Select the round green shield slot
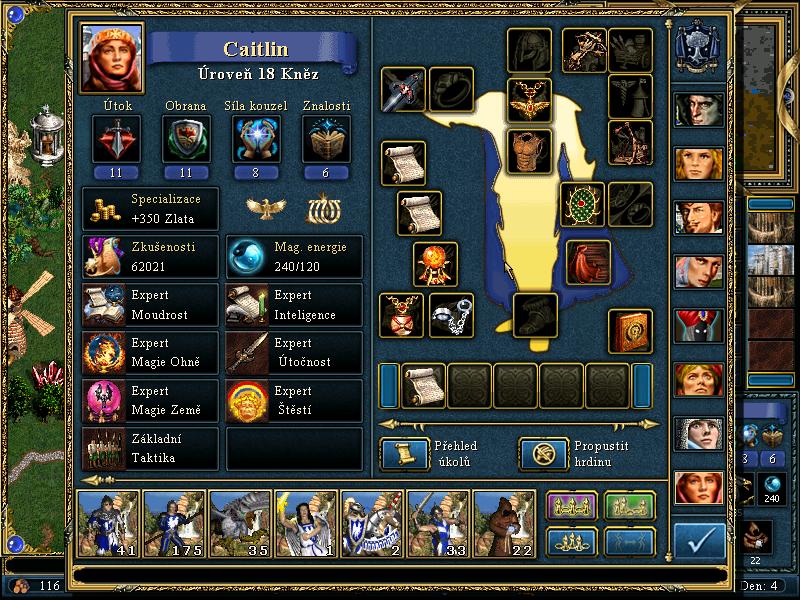 582,204
